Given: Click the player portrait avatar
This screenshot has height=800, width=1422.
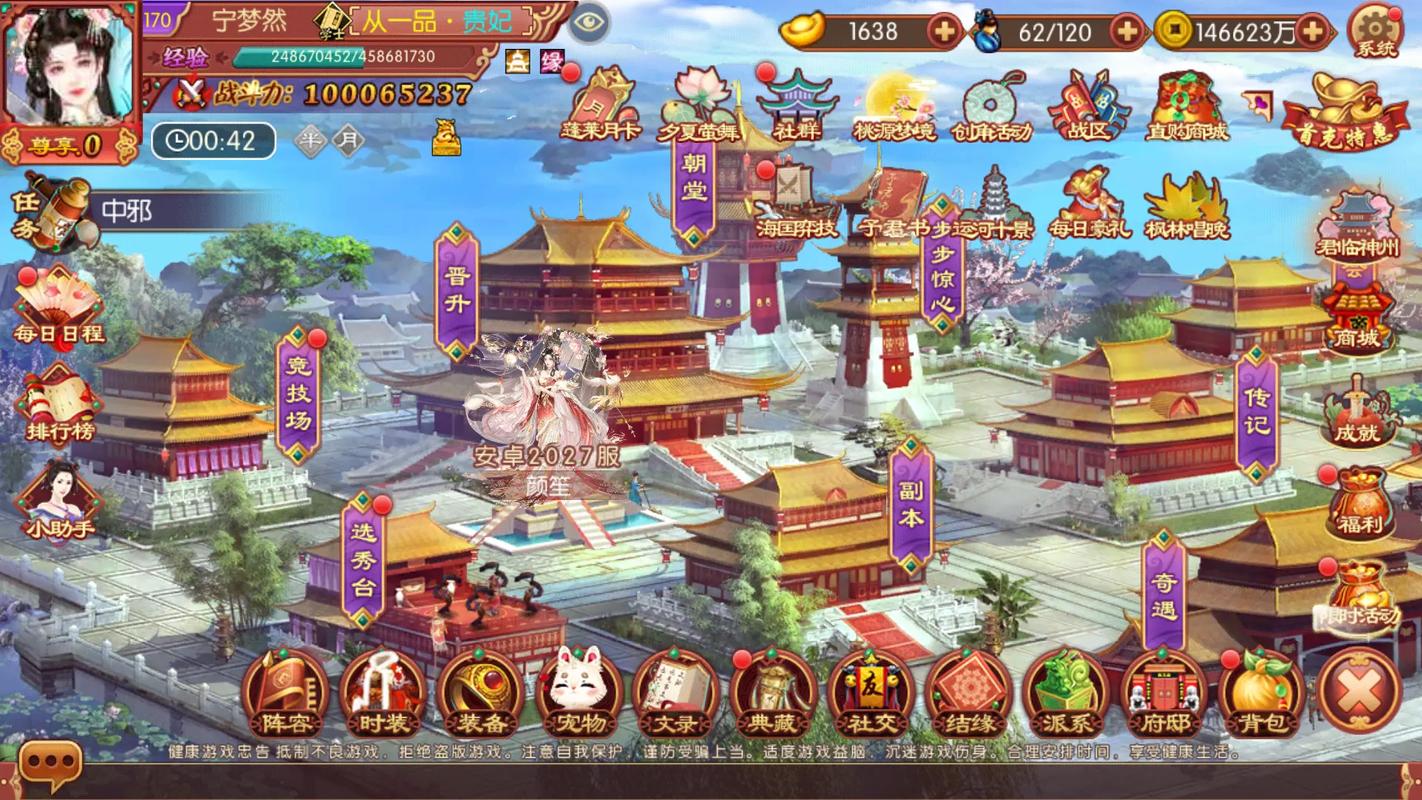Looking at the screenshot, I should point(68,65).
